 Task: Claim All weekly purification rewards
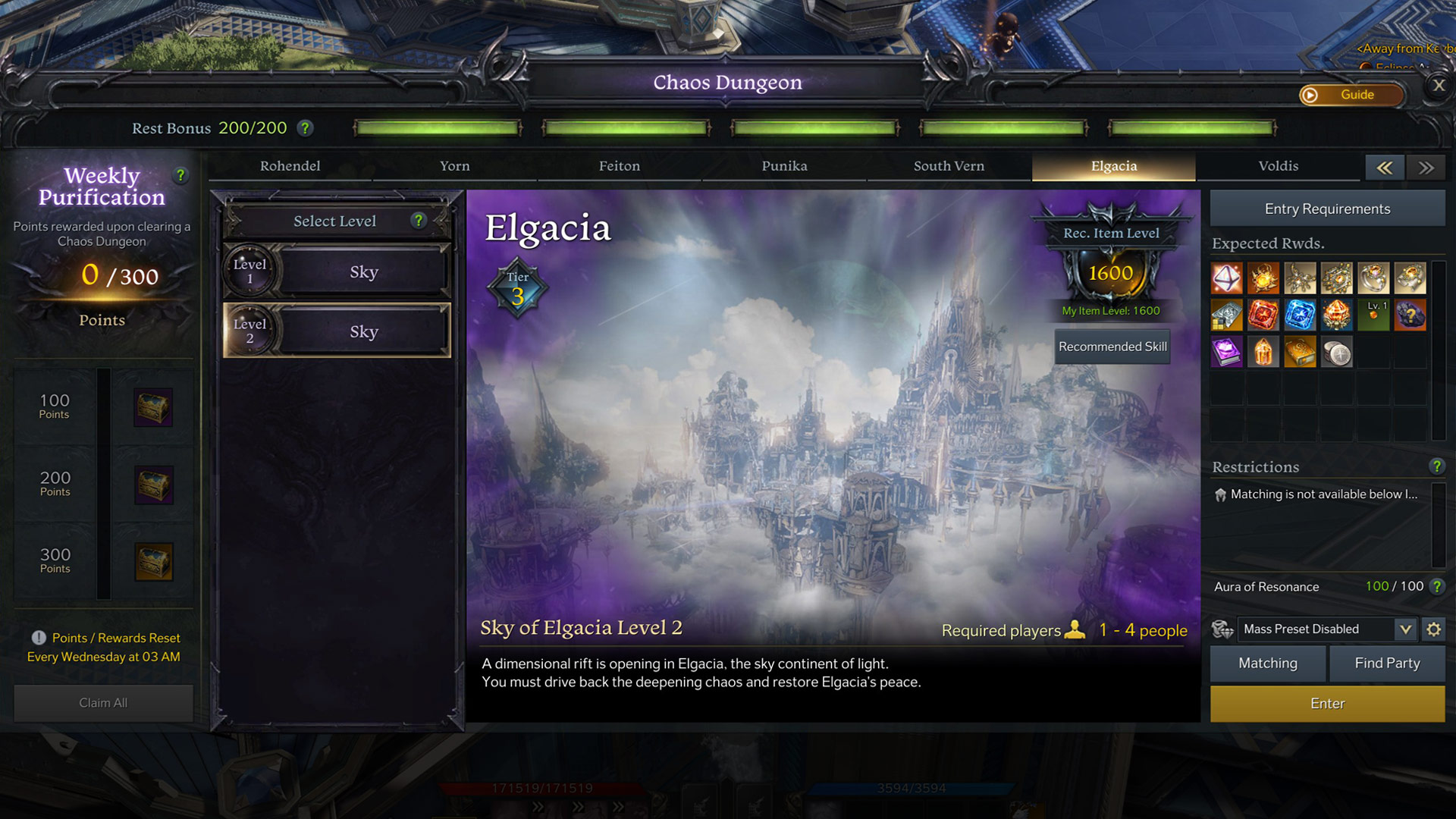point(103,703)
